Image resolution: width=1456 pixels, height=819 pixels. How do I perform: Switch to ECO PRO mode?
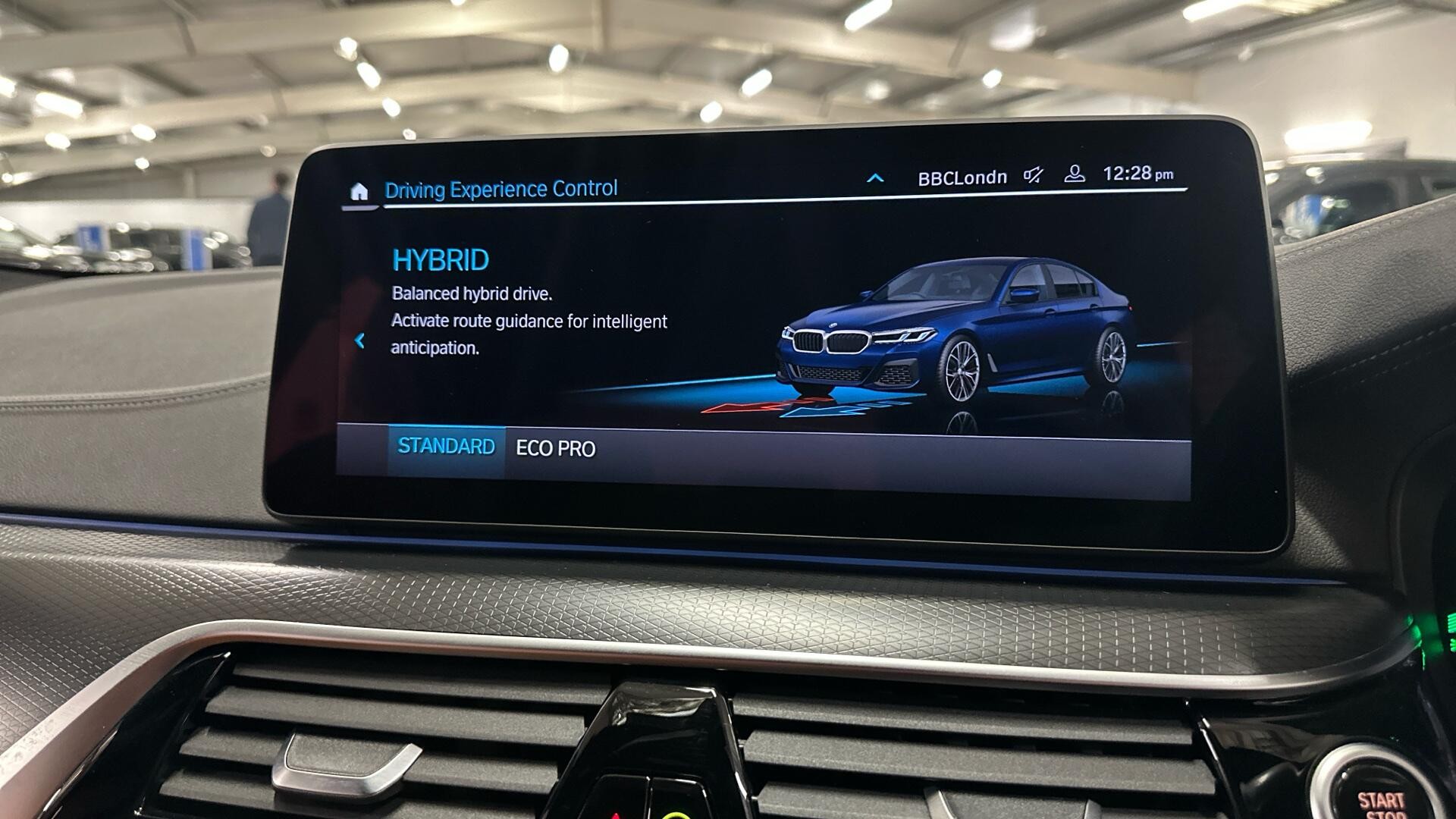pos(555,449)
